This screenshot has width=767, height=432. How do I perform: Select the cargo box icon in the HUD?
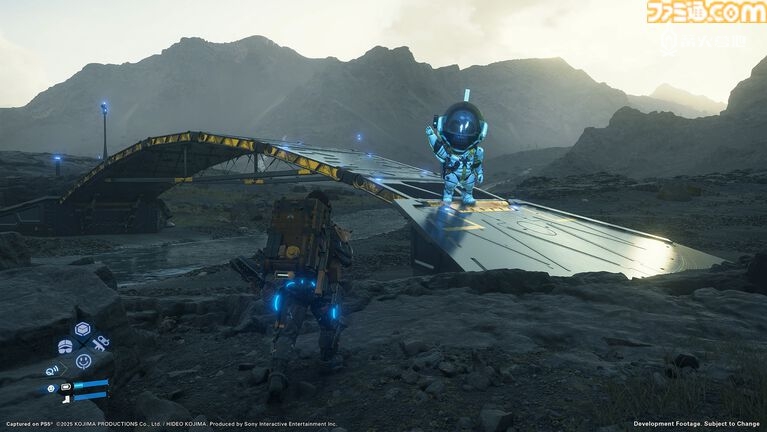tap(83, 328)
